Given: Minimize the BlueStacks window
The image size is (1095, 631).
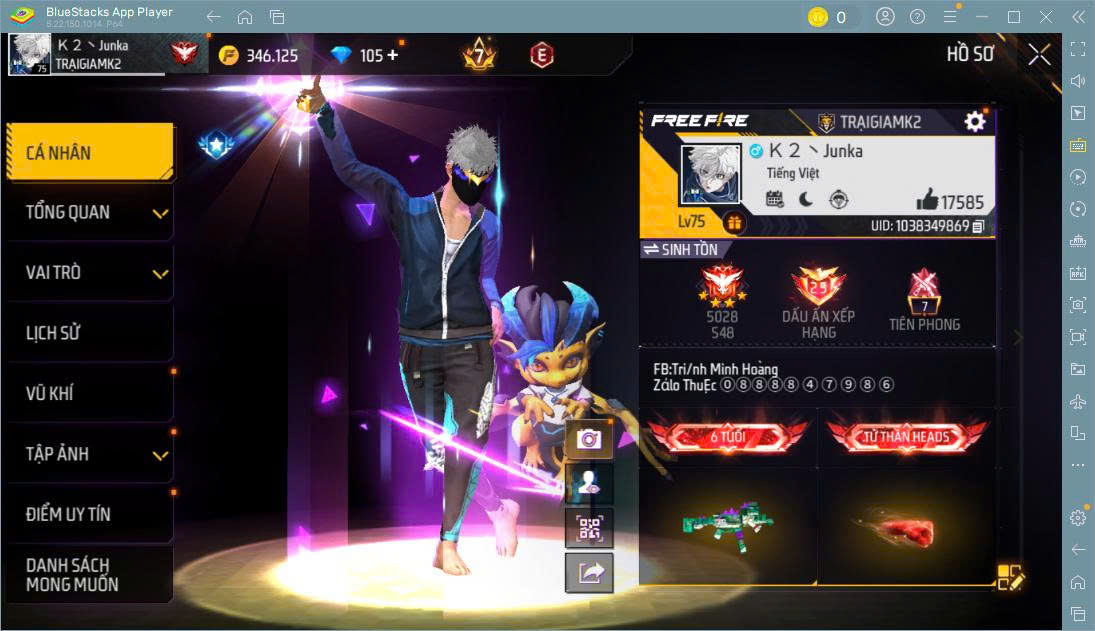Looking at the screenshot, I should [983, 17].
